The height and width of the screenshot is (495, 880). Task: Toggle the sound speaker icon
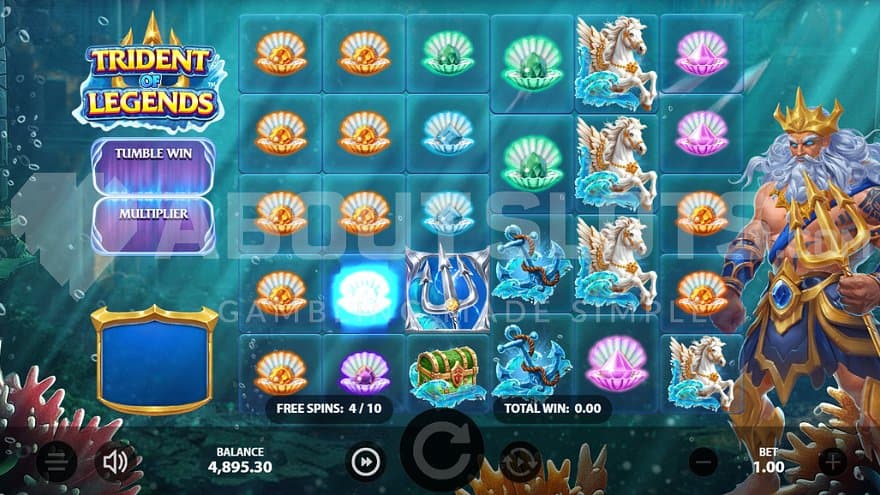(116, 461)
